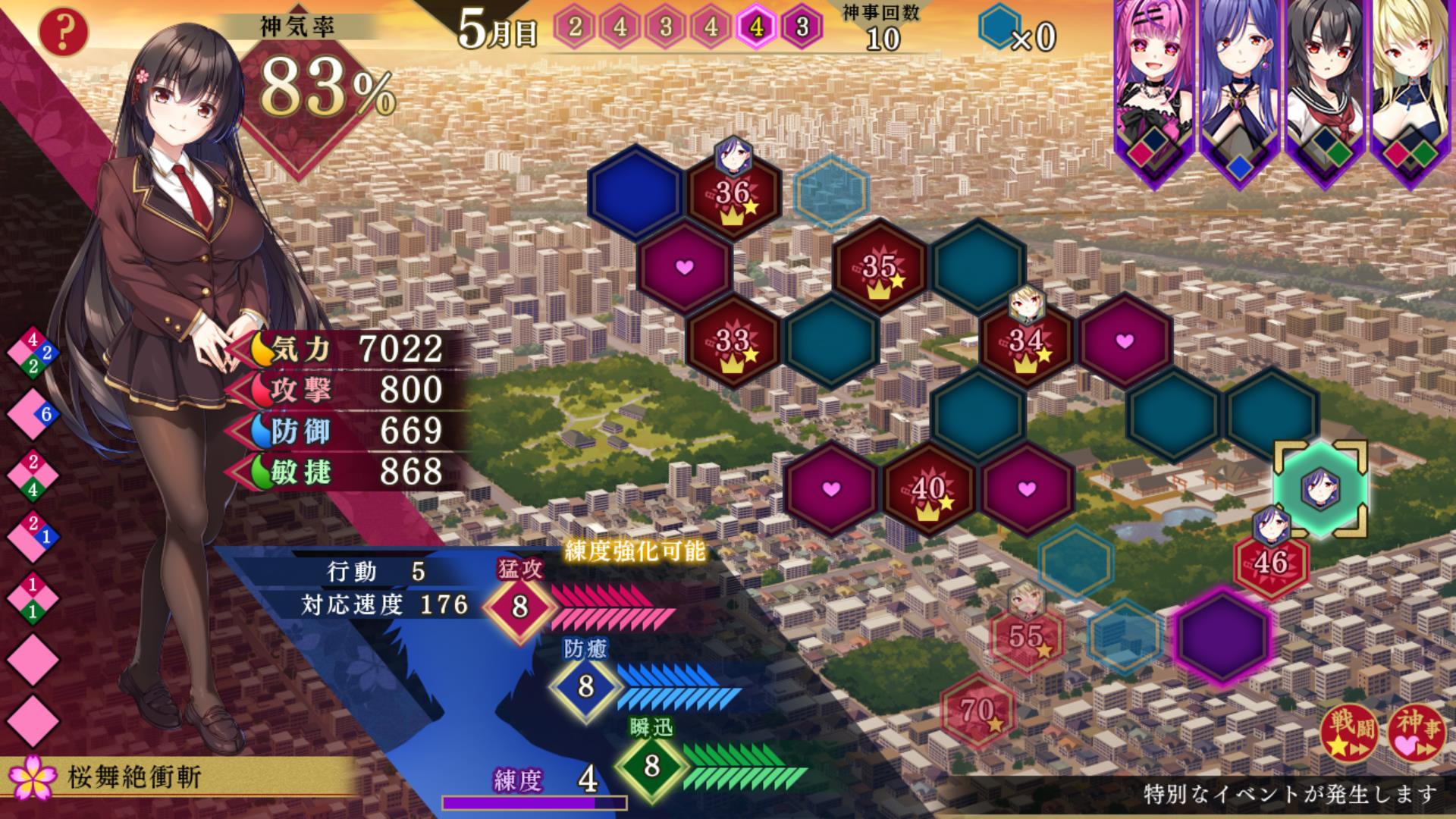1456x819 pixels.
Task: Choose the battle hex numbered 35
Action: (x=880, y=267)
